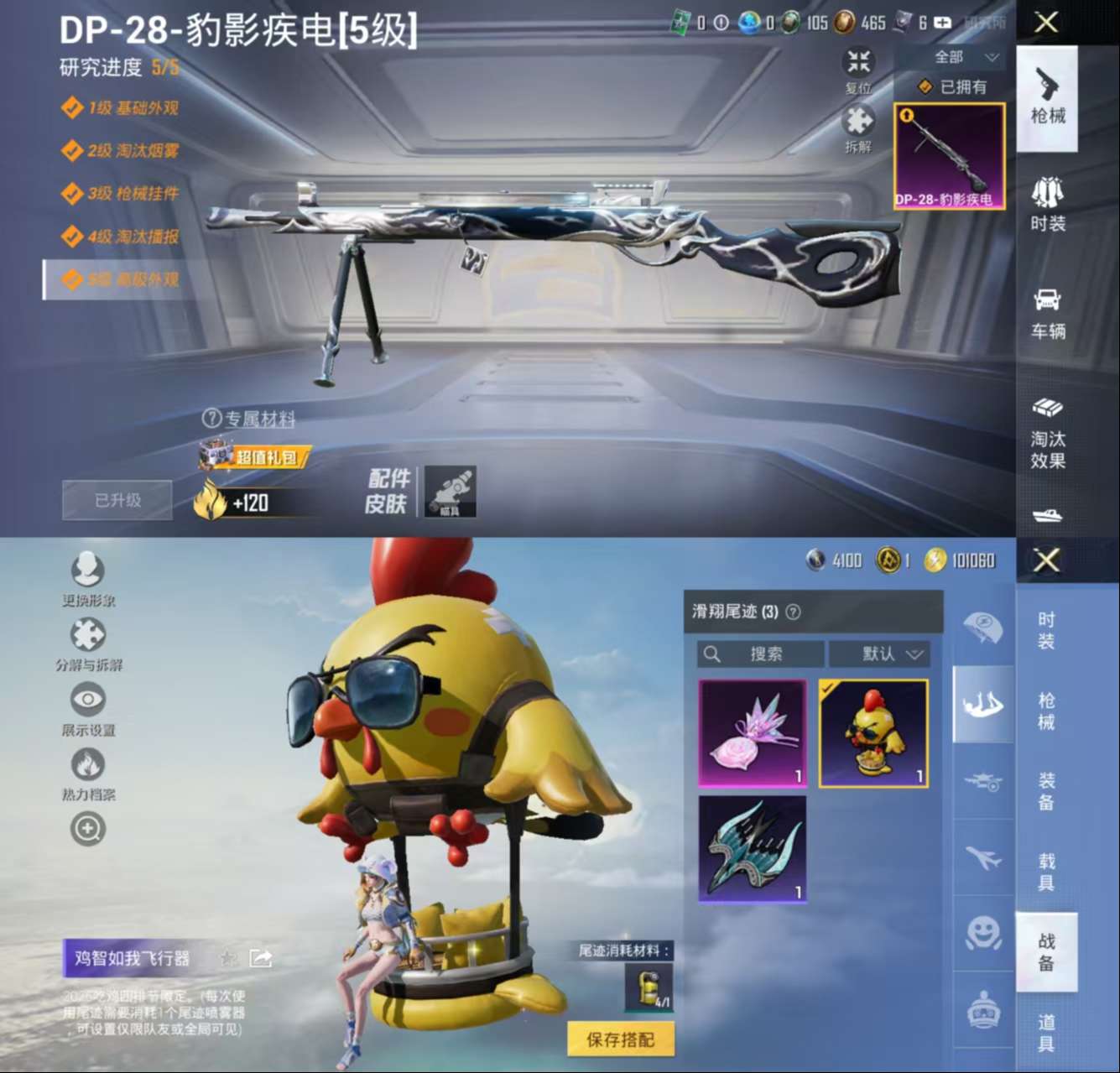
Task: Favorite the glider trail with the star
Action: [227, 957]
